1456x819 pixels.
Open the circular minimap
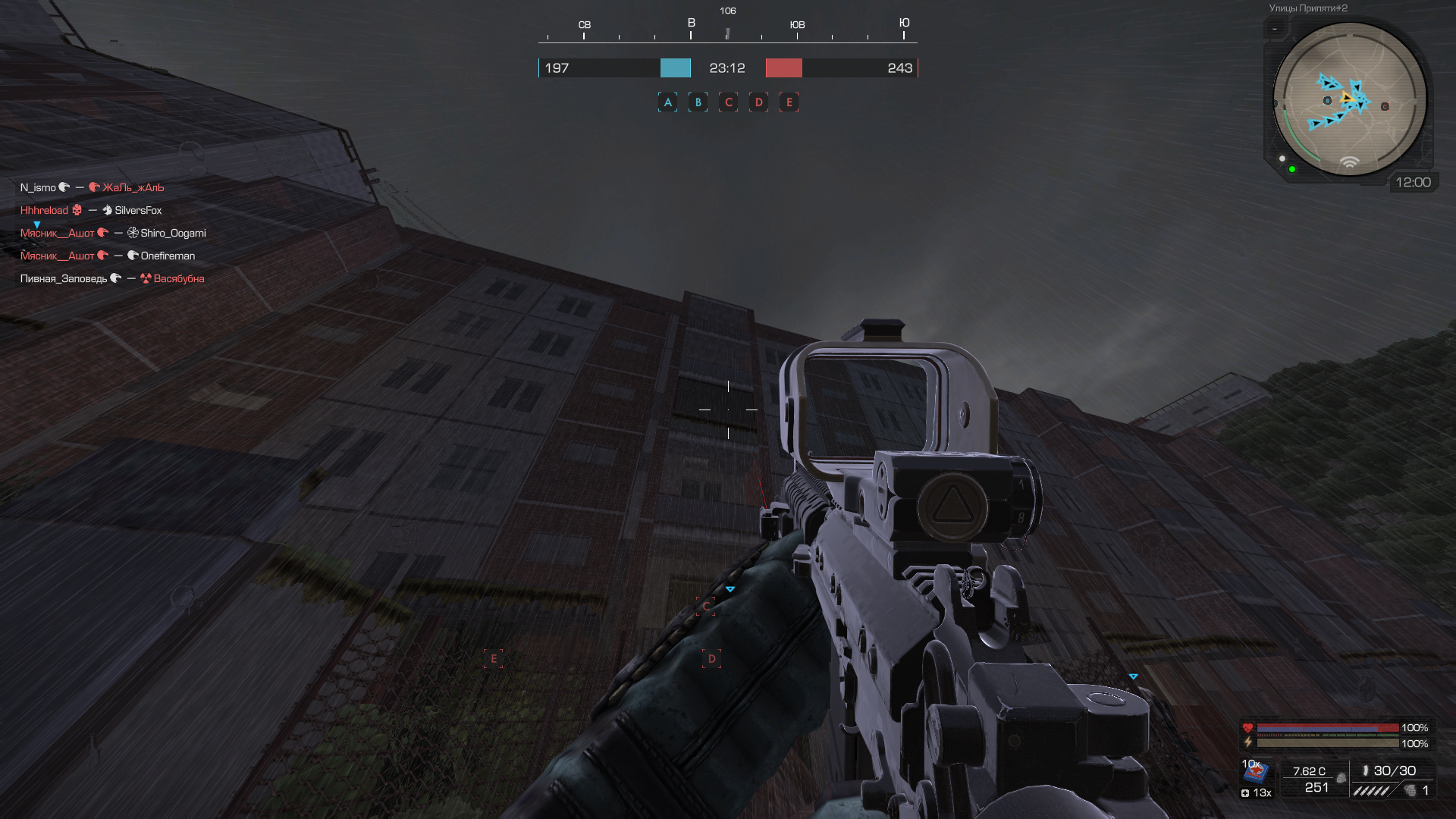pyautogui.click(x=1349, y=99)
